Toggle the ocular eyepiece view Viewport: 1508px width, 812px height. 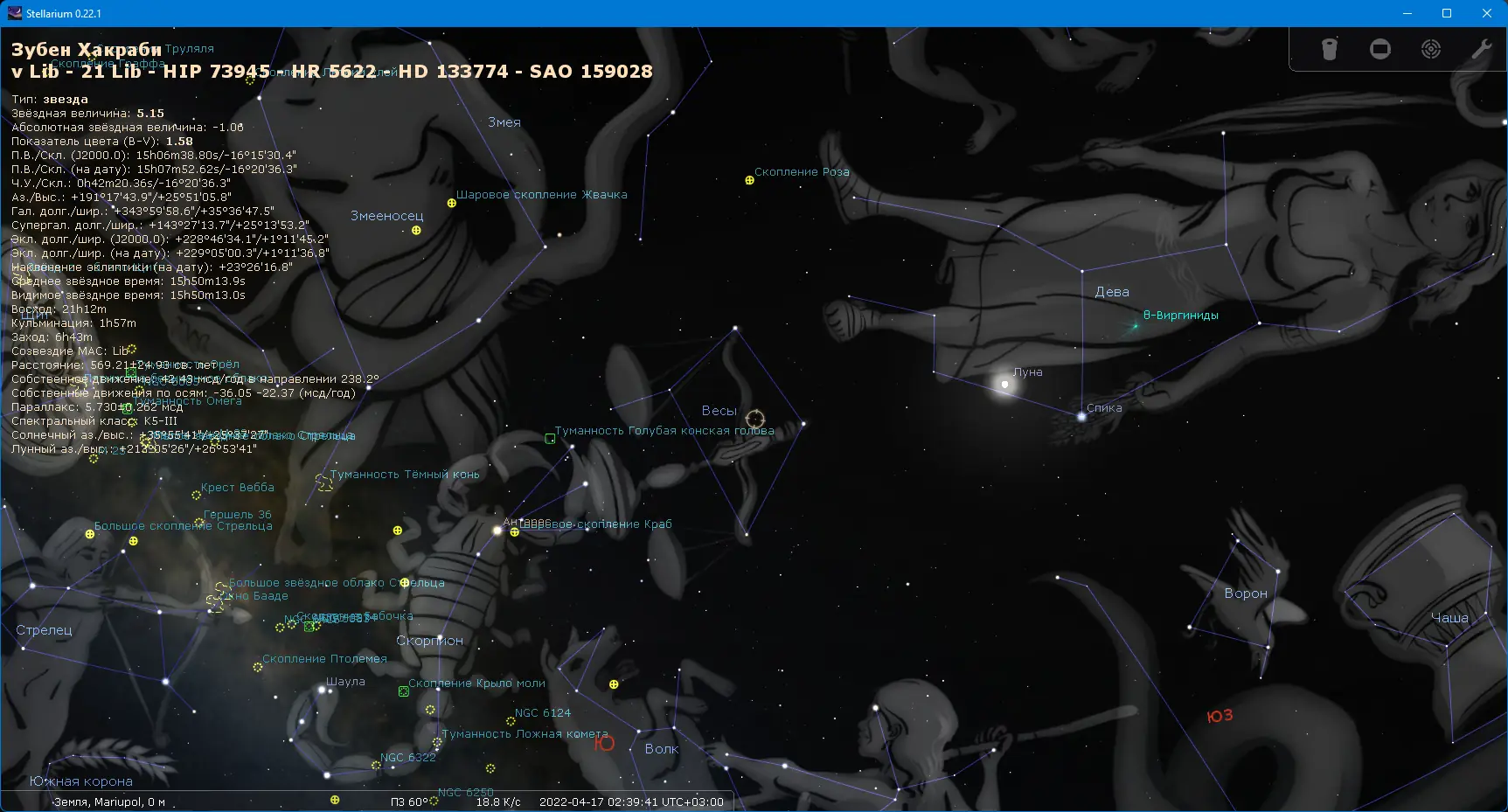click(x=1329, y=50)
